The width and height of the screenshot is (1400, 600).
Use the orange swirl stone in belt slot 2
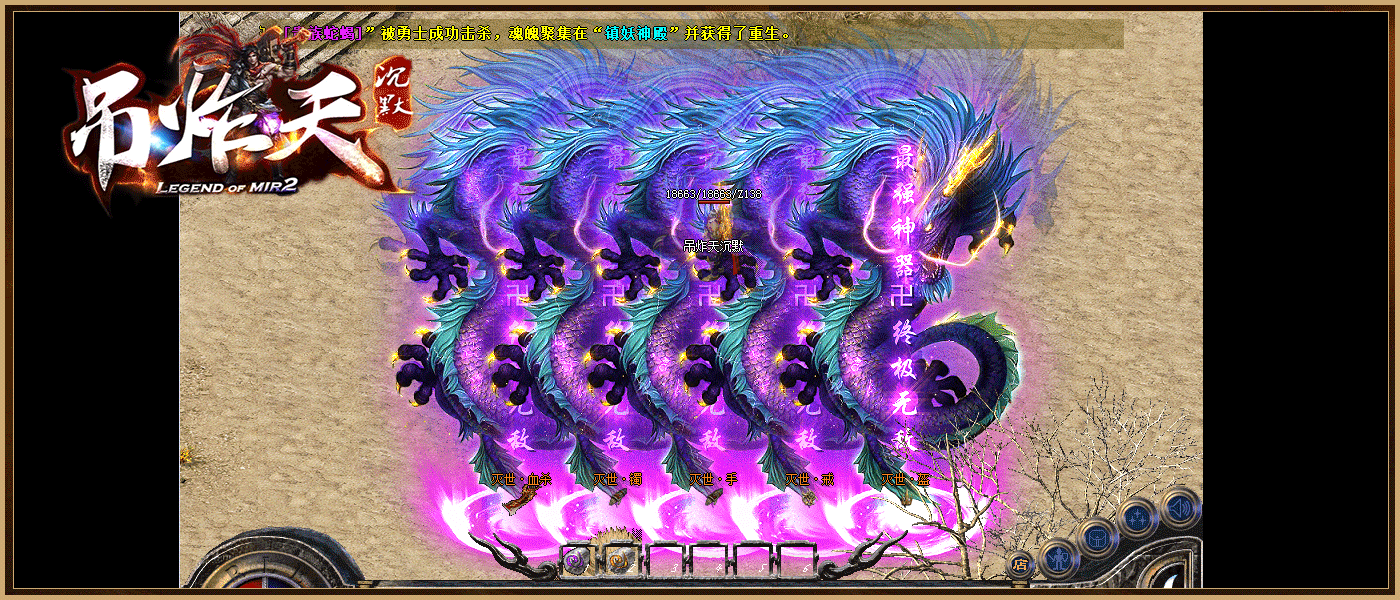620,560
